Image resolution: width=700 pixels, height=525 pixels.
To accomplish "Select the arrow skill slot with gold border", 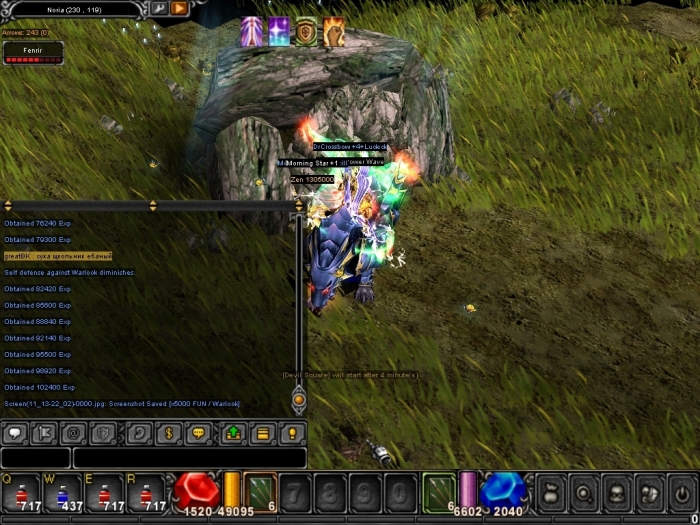I will [260, 492].
